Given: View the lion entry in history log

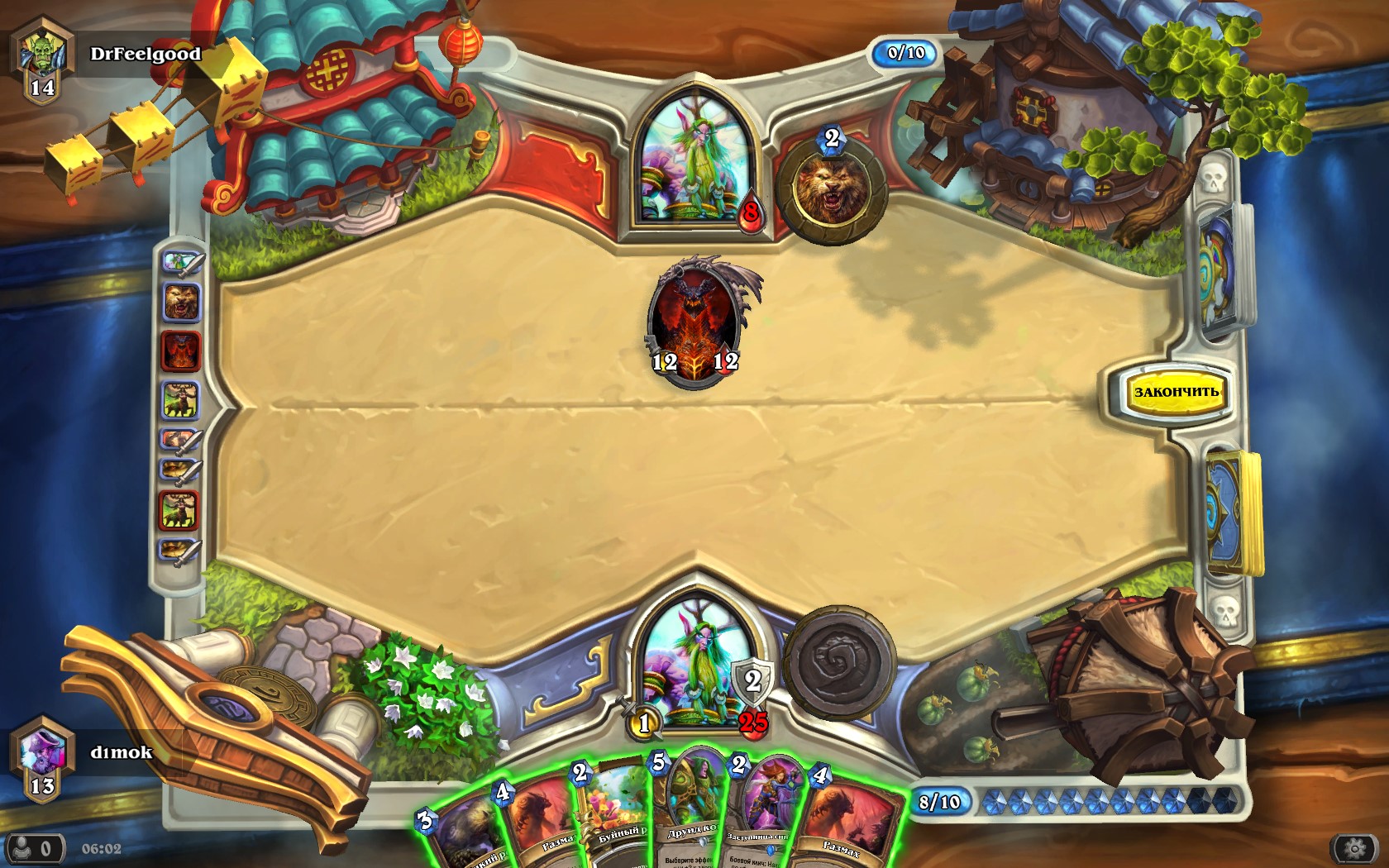Looking at the screenshot, I should (181, 303).
